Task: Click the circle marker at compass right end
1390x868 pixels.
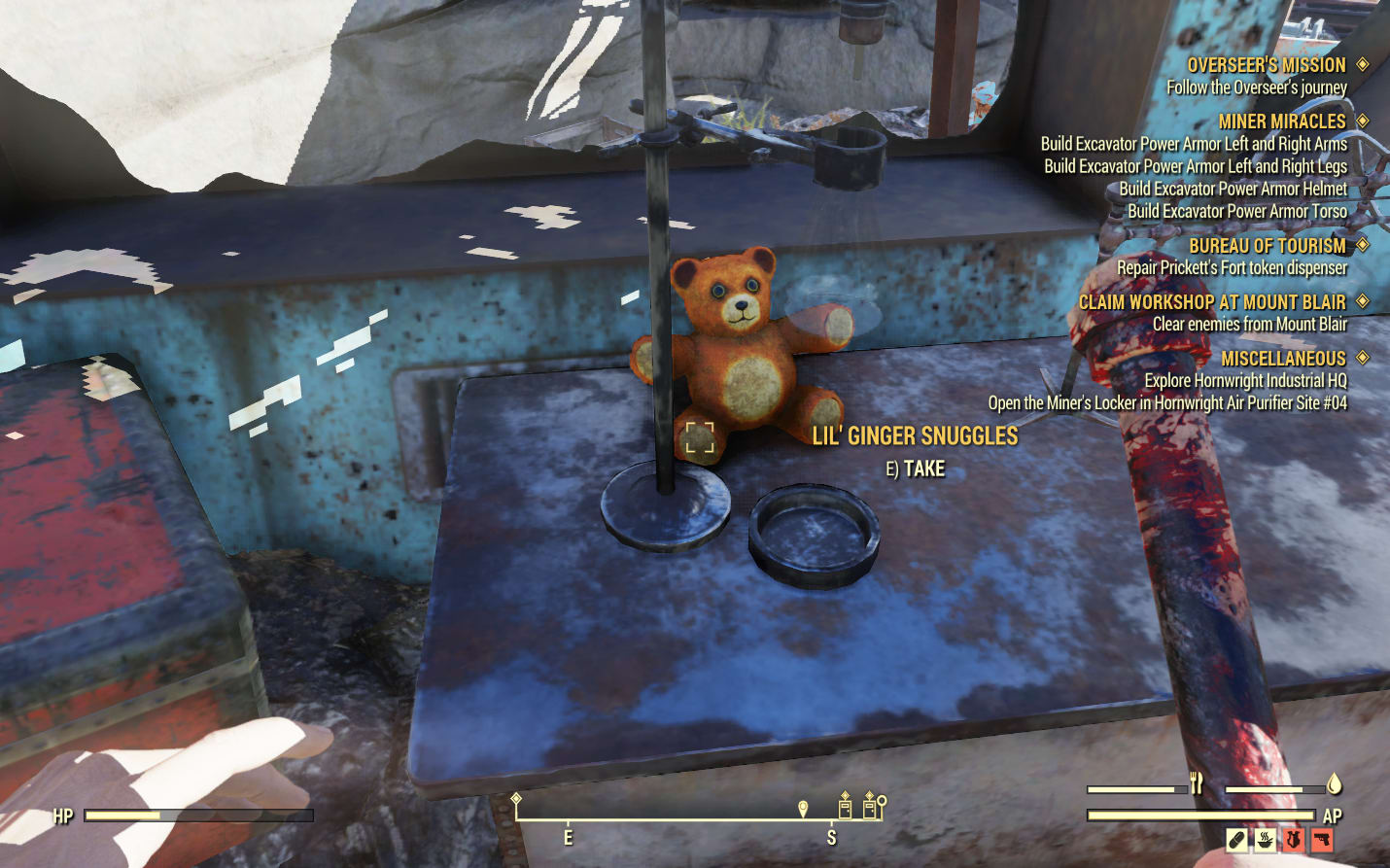Action: click(882, 803)
